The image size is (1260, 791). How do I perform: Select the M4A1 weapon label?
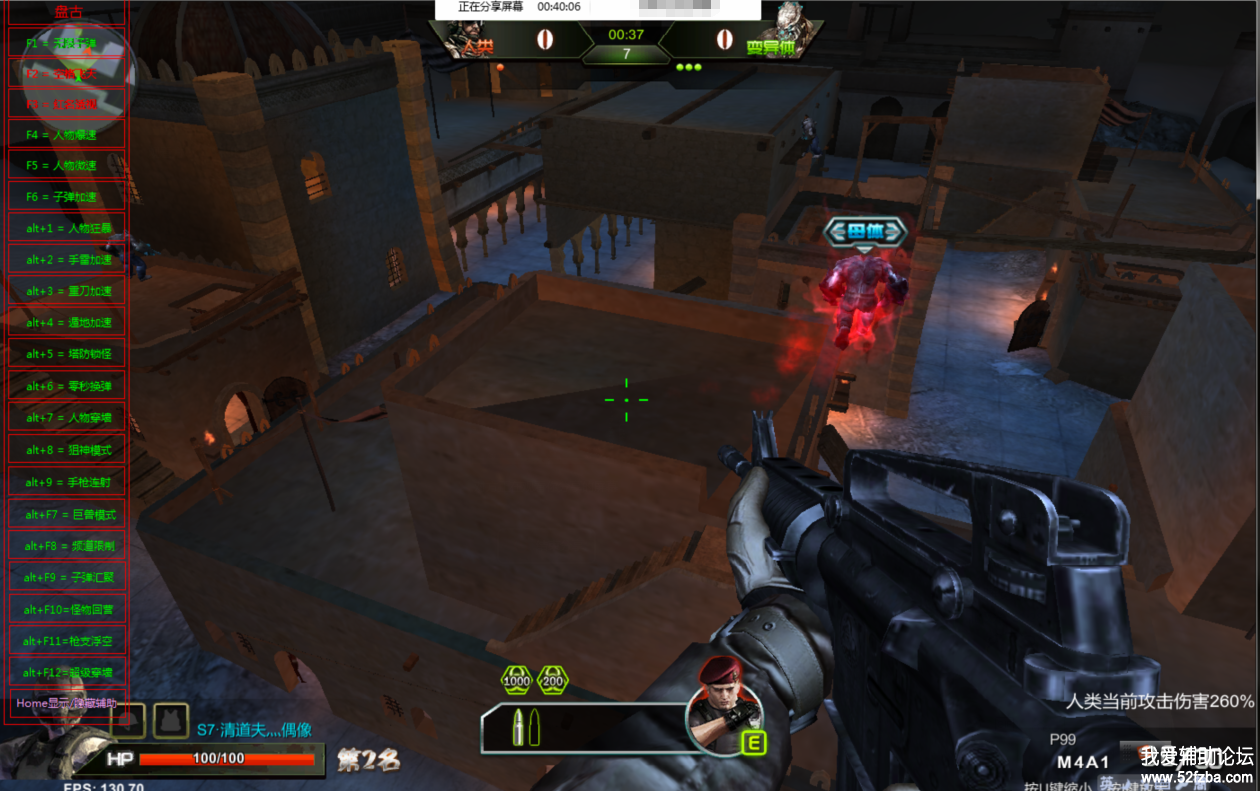[1084, 761]
